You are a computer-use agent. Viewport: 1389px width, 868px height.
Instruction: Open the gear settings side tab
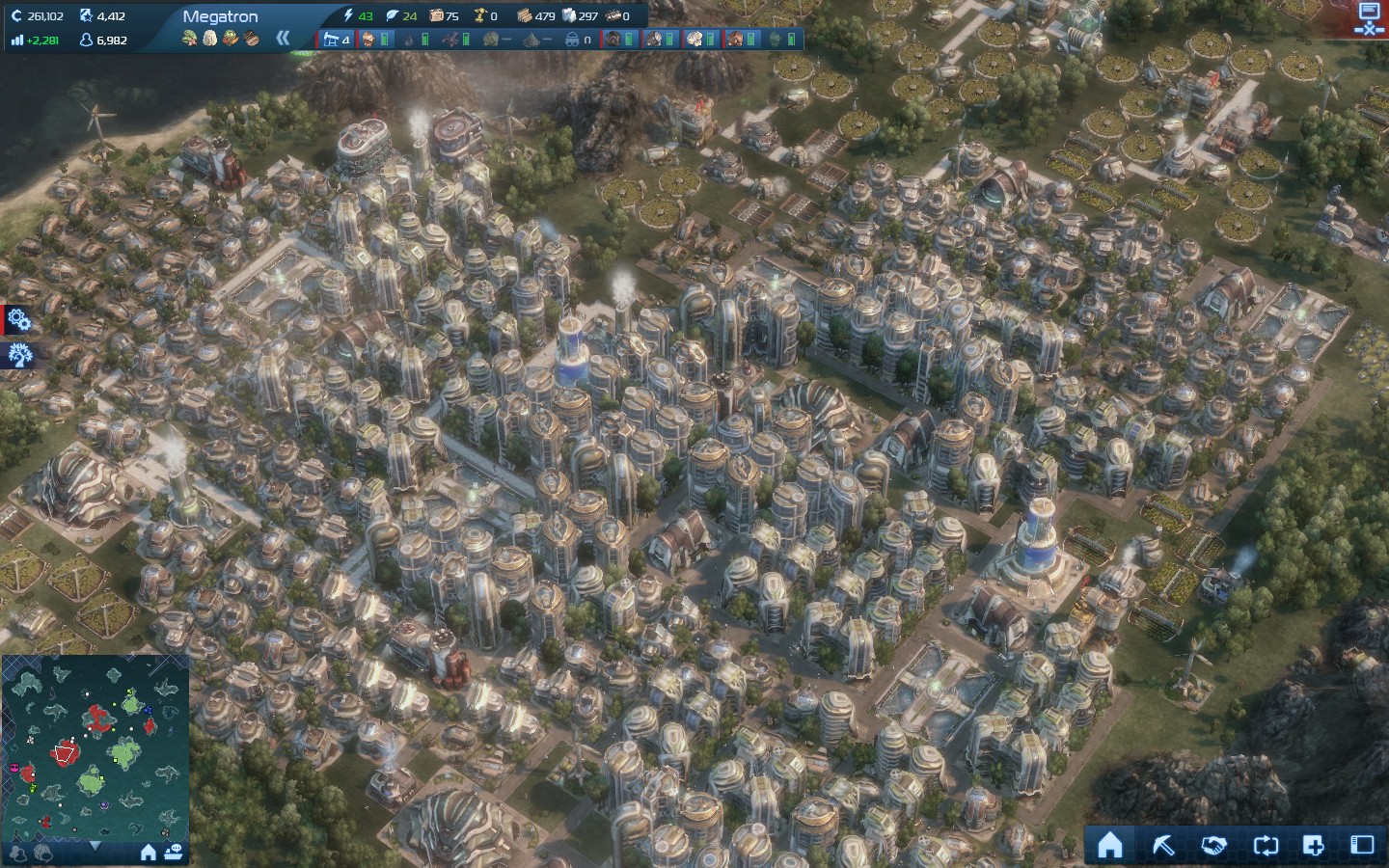(x=17, y=320)
